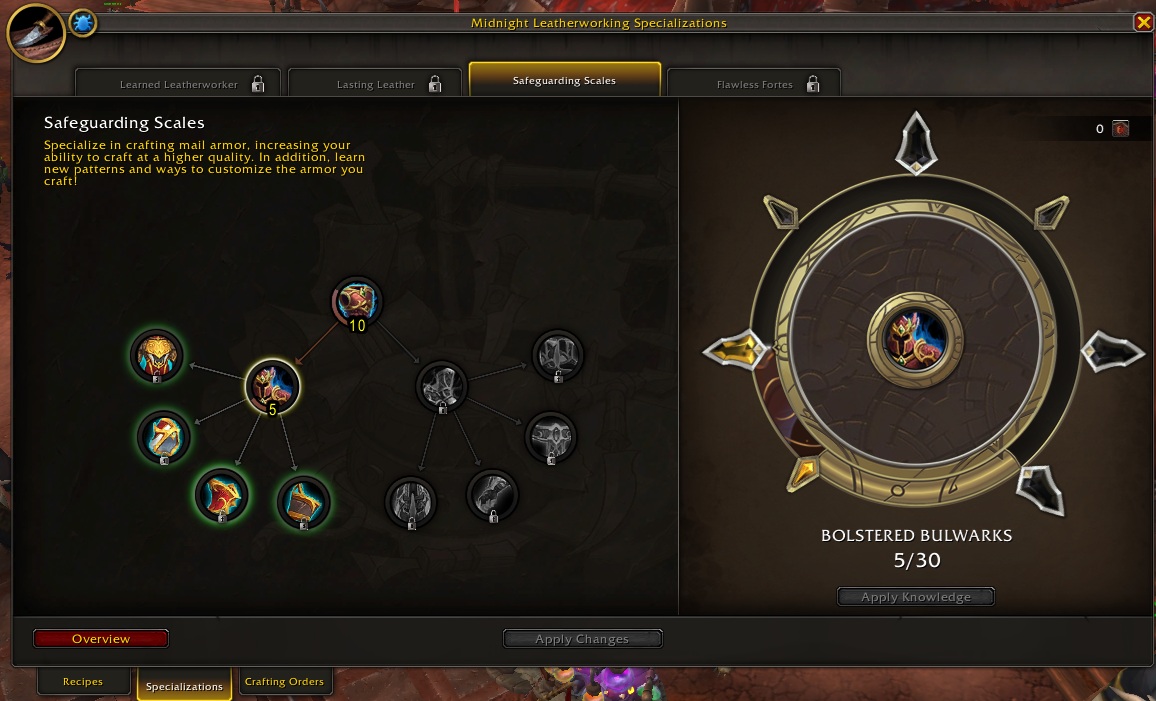Select the root node with 10 points

[357, 303]
